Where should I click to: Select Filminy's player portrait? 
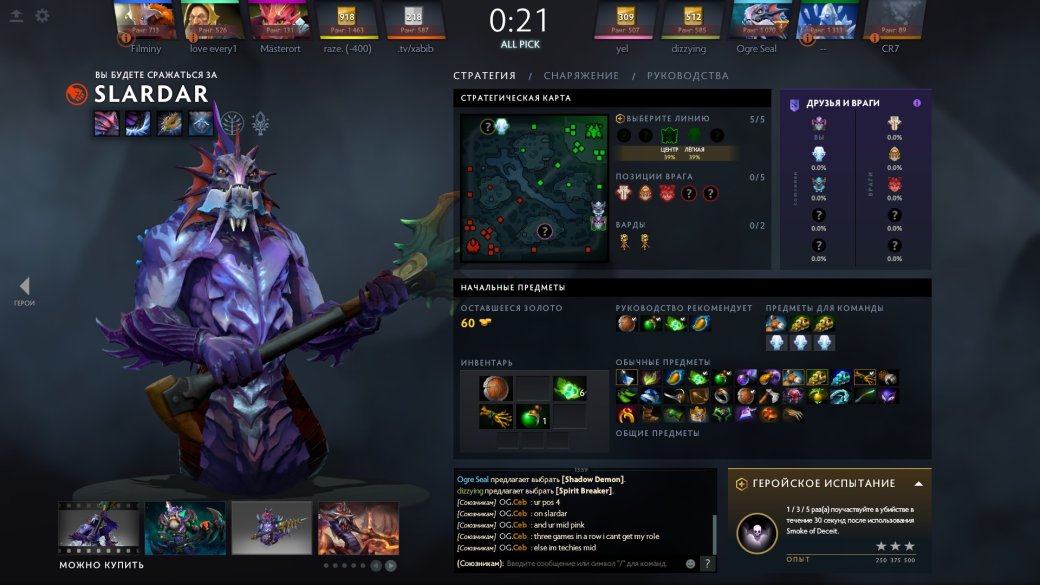click(x=143, y=20)
